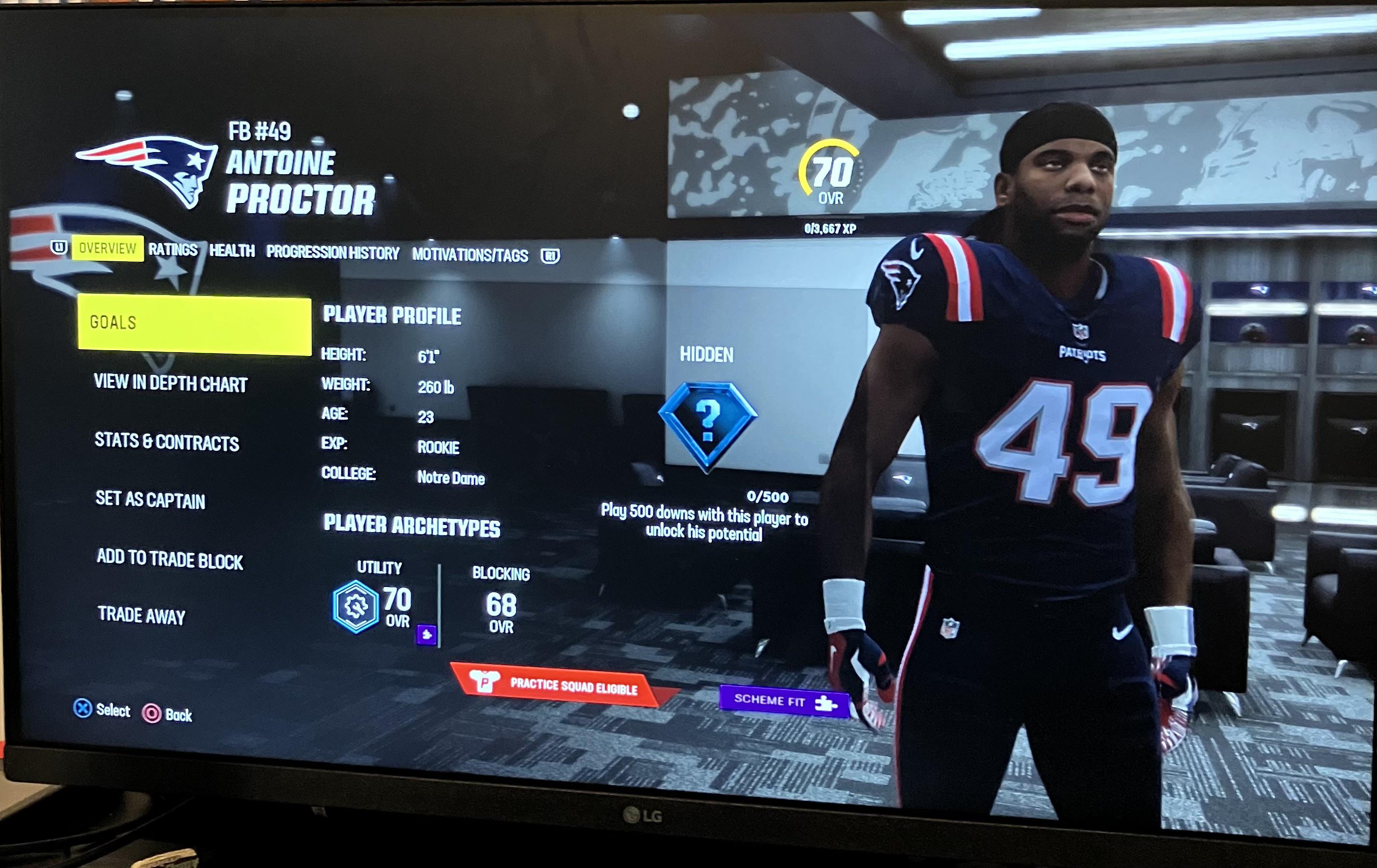Image resolution: width=1377 pixels, height=868 pixels.
Task: Select the Goals menu entry
Action: (x=194, y=323)
